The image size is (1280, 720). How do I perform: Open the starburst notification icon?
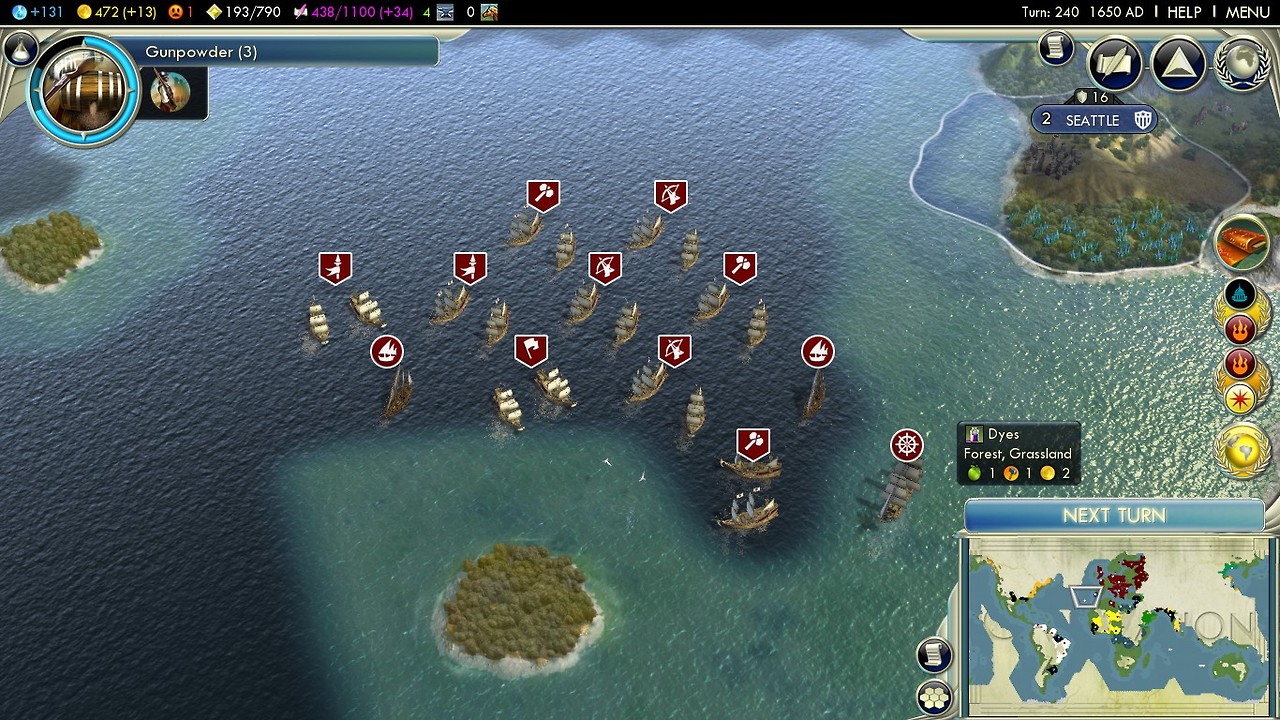pyautogui.click(x=1240, y=399)
